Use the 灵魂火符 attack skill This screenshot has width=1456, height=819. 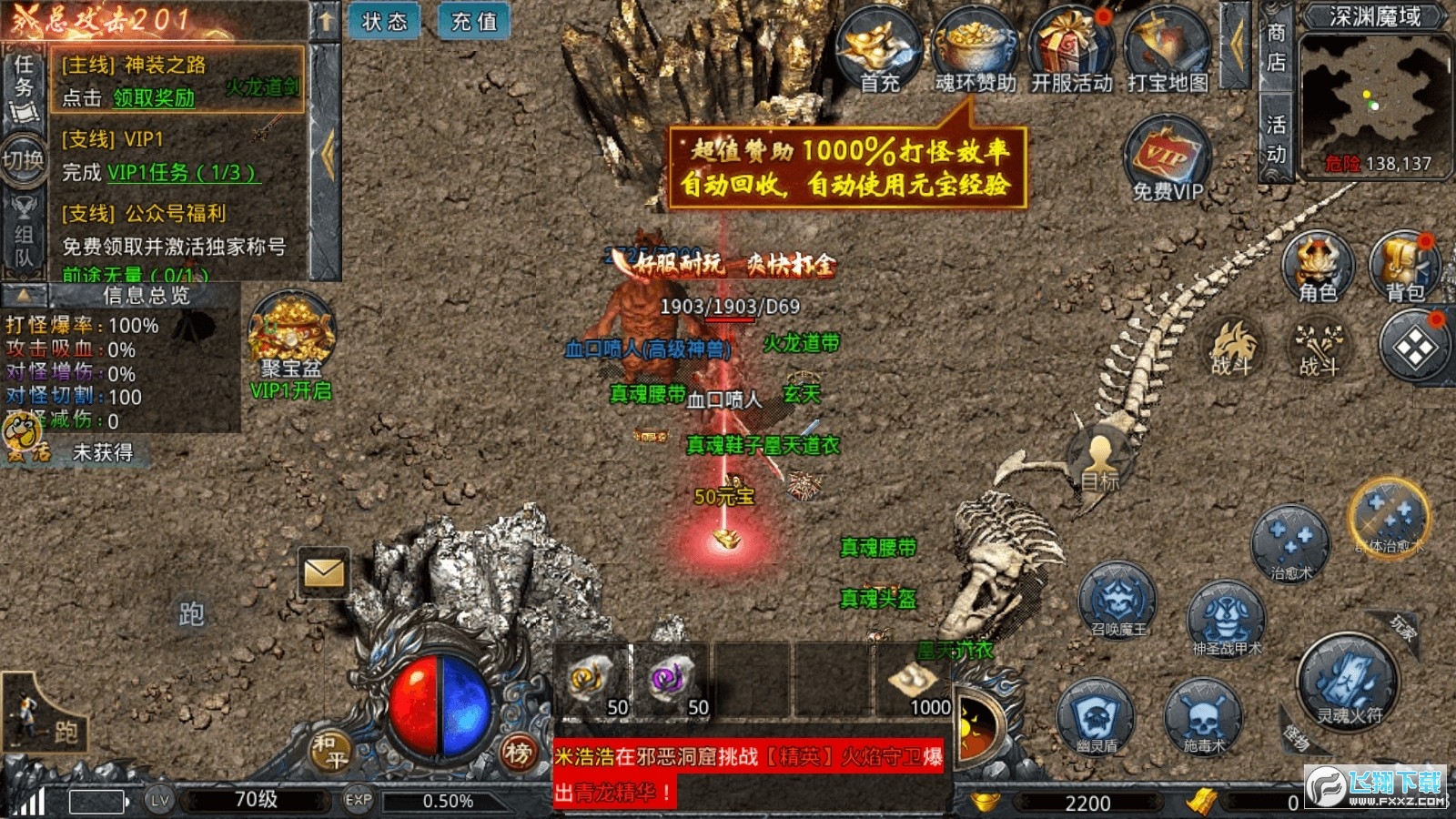pos(1348,682)
